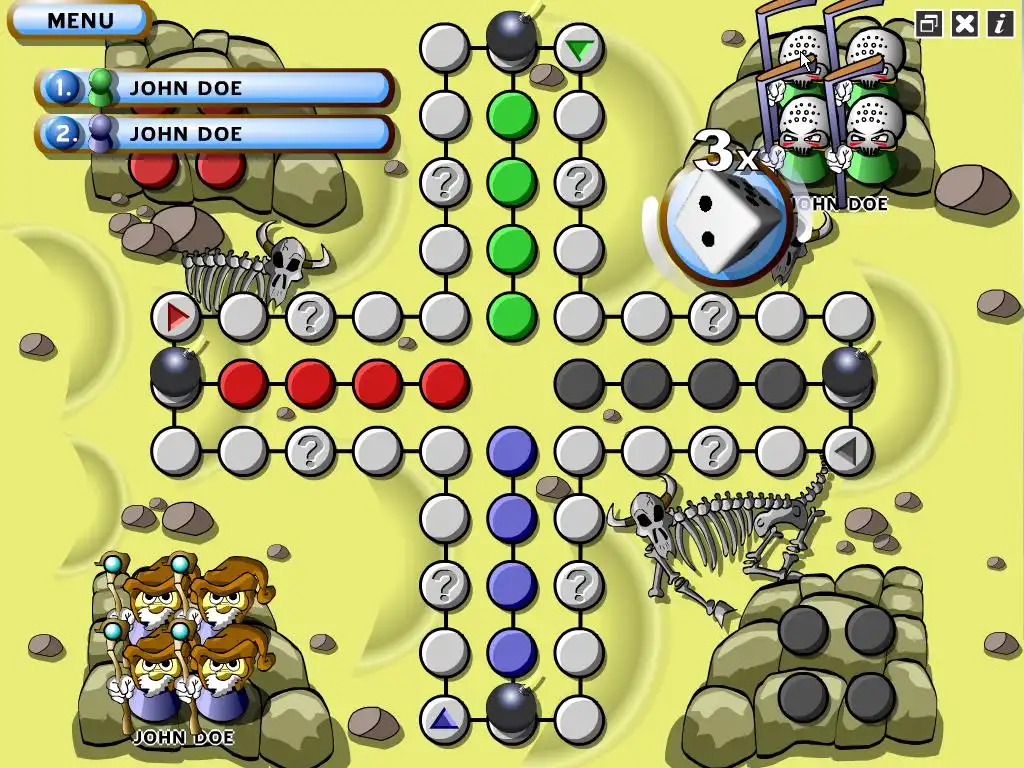Open the MENU button
This screenshot has height=768, width=1024.
(x=80, y=20)
